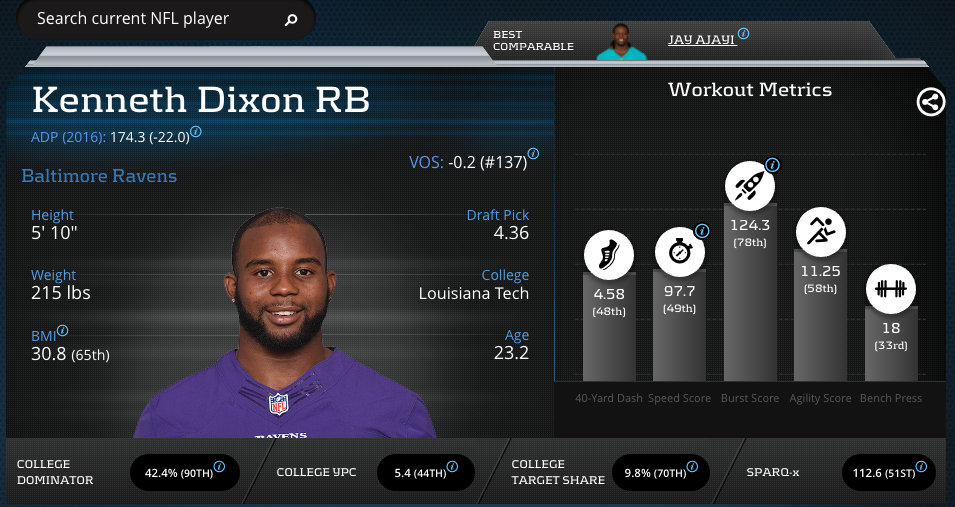Open info icon for College YPC

tap(453, 466)
